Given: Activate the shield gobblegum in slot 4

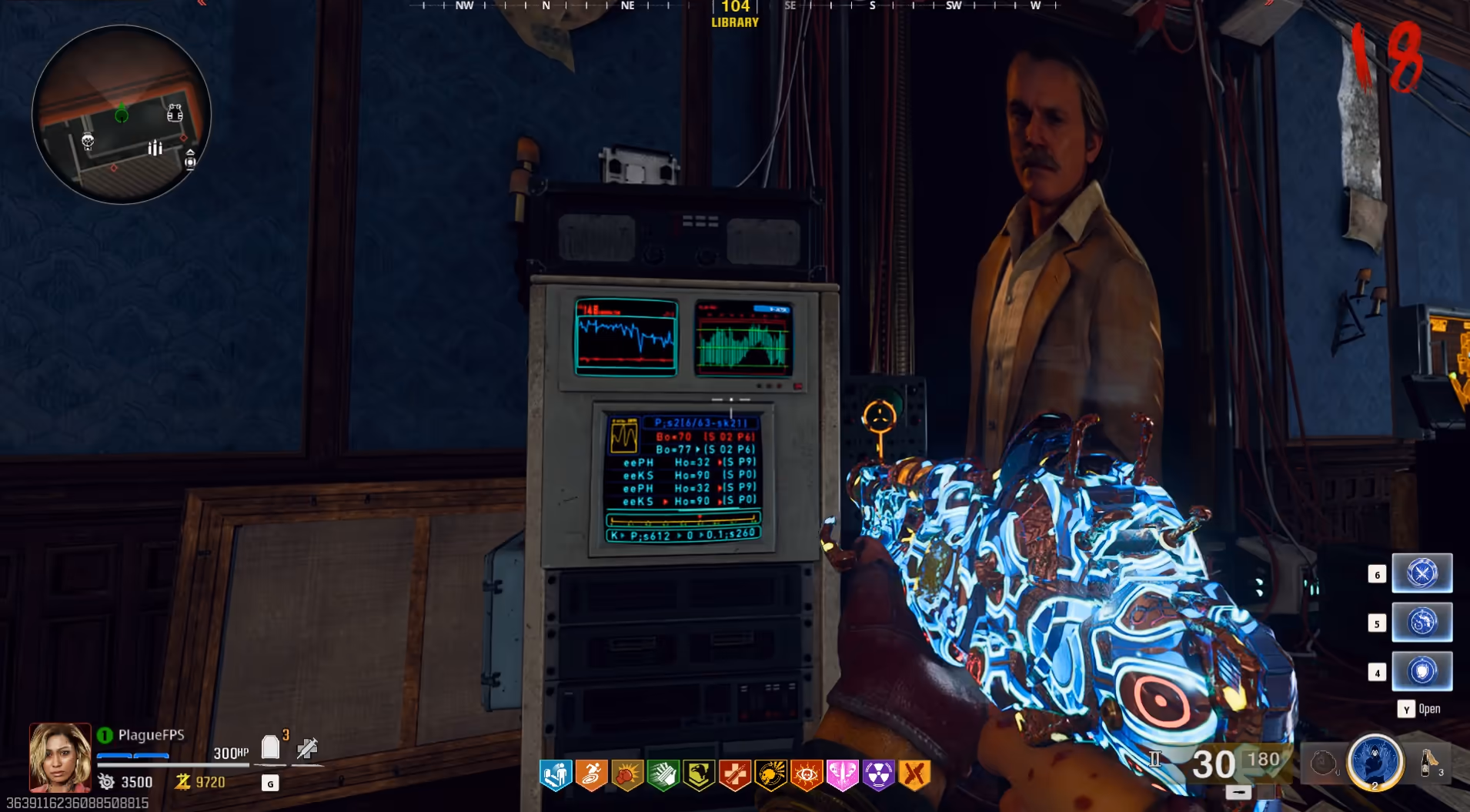Looking at the screenshot, I should click(x=1422, y=671).
